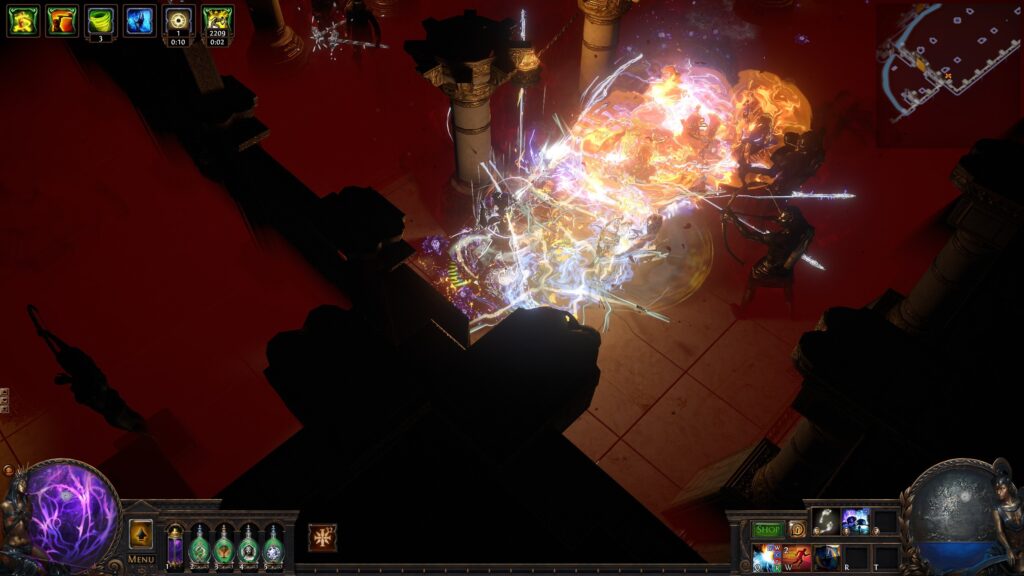Select the footprints movement skill slot
1024x576 pixels.
tap(826, 521)
